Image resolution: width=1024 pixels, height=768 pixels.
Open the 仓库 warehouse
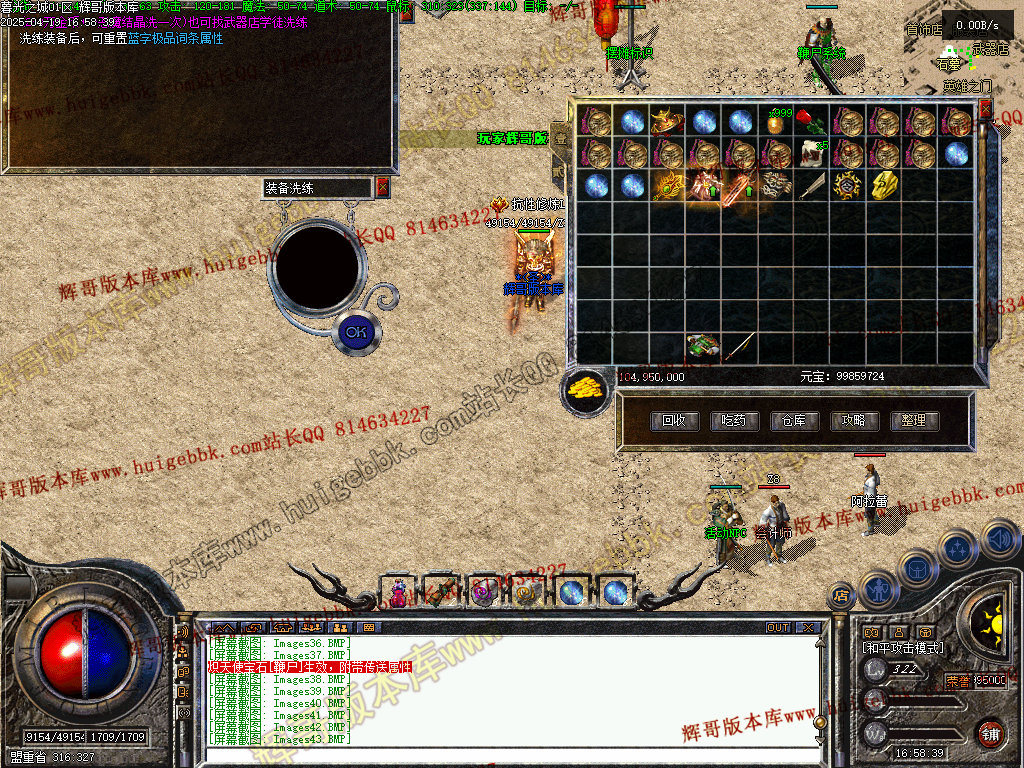coord(793,421)
